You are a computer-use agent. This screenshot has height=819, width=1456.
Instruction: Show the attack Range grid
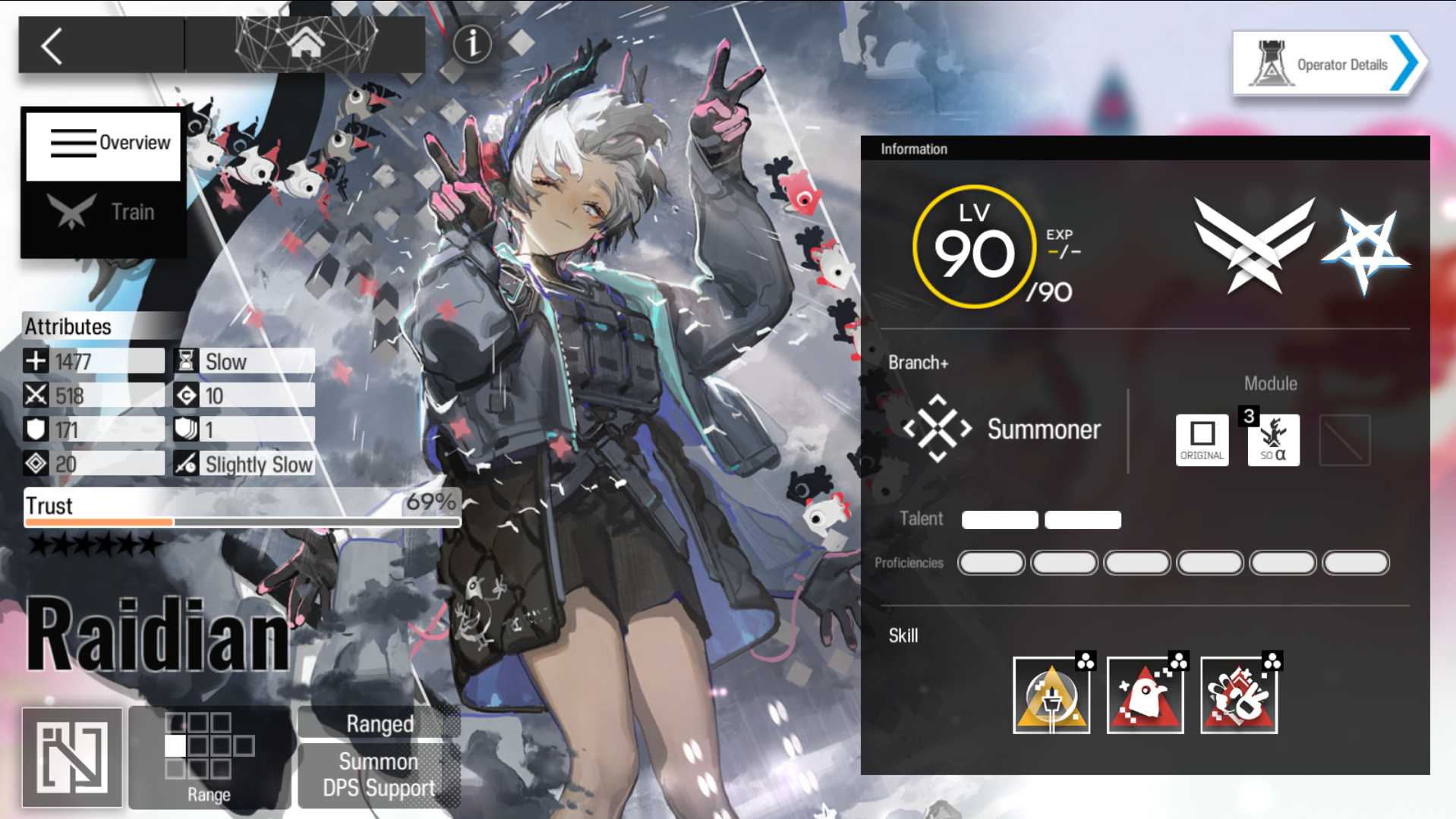click(209, 756)
